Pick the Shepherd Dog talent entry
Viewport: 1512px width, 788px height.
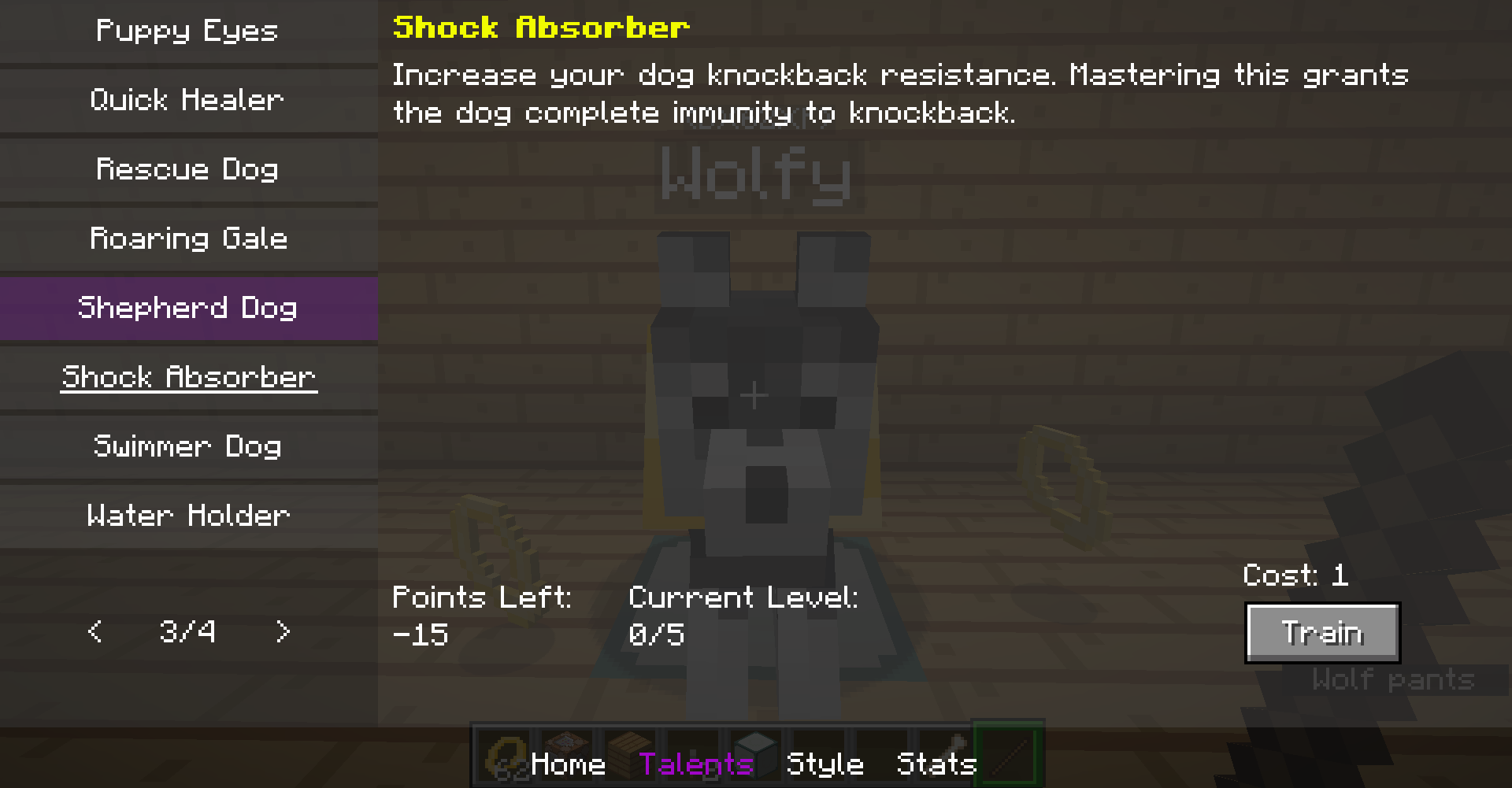tap(187, 308)
